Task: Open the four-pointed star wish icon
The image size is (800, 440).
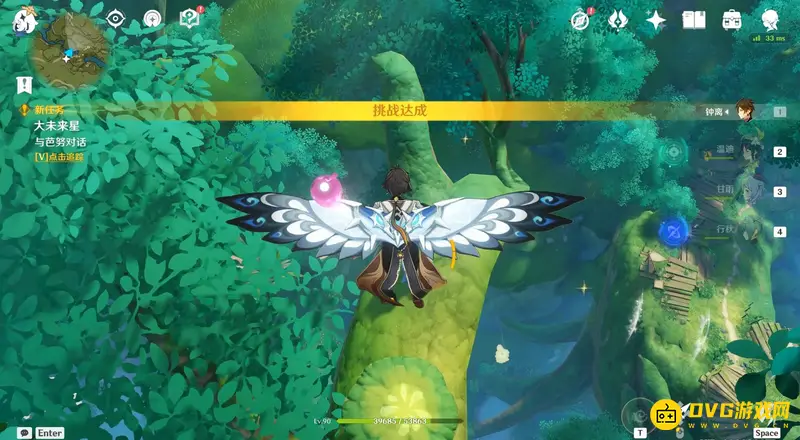Action: [656, 19]
